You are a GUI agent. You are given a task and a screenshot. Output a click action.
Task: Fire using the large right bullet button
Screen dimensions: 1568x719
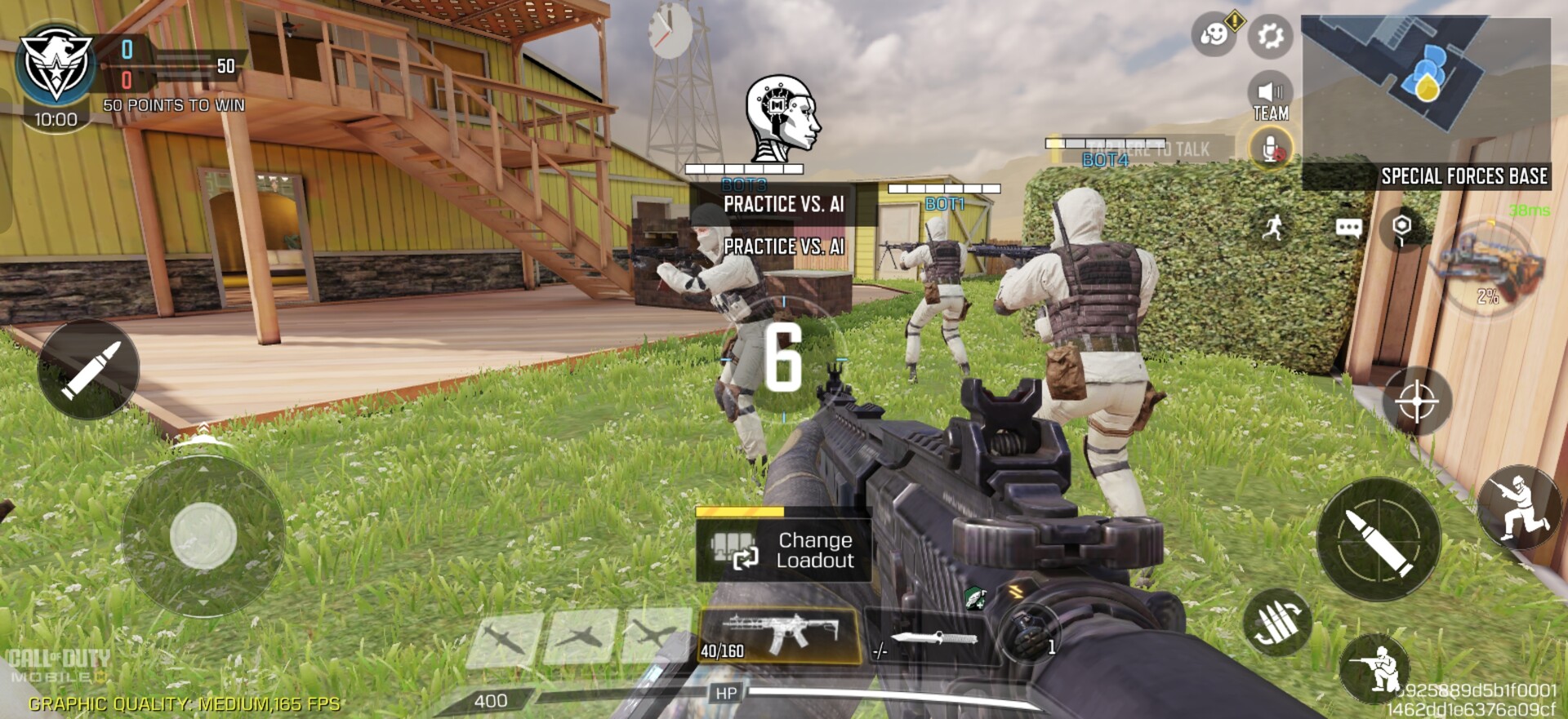(1379, 539)
